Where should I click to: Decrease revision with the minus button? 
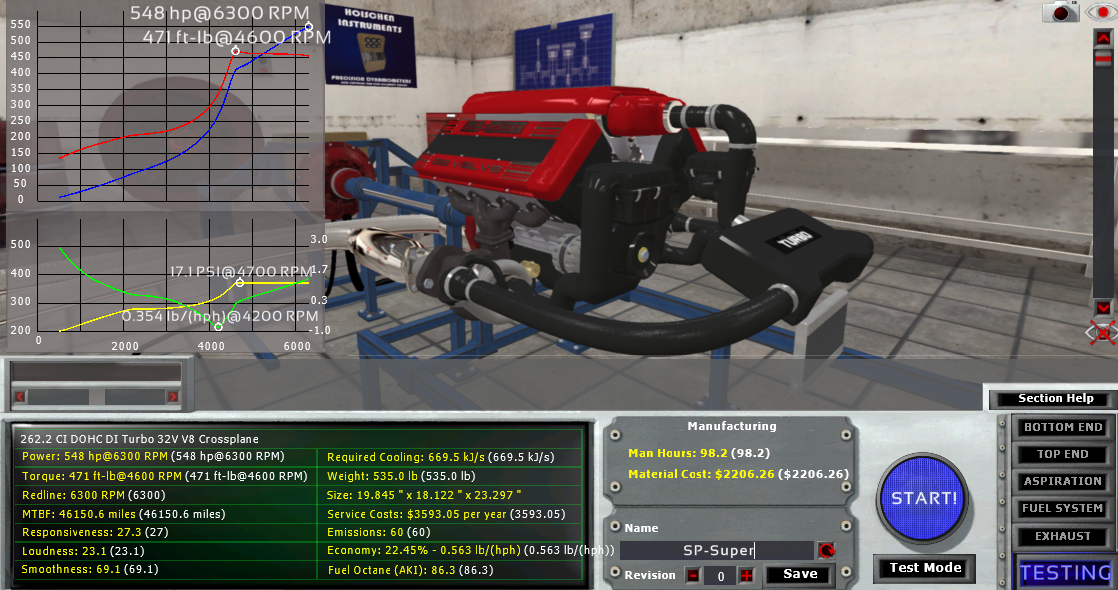[x=693, y=575]
